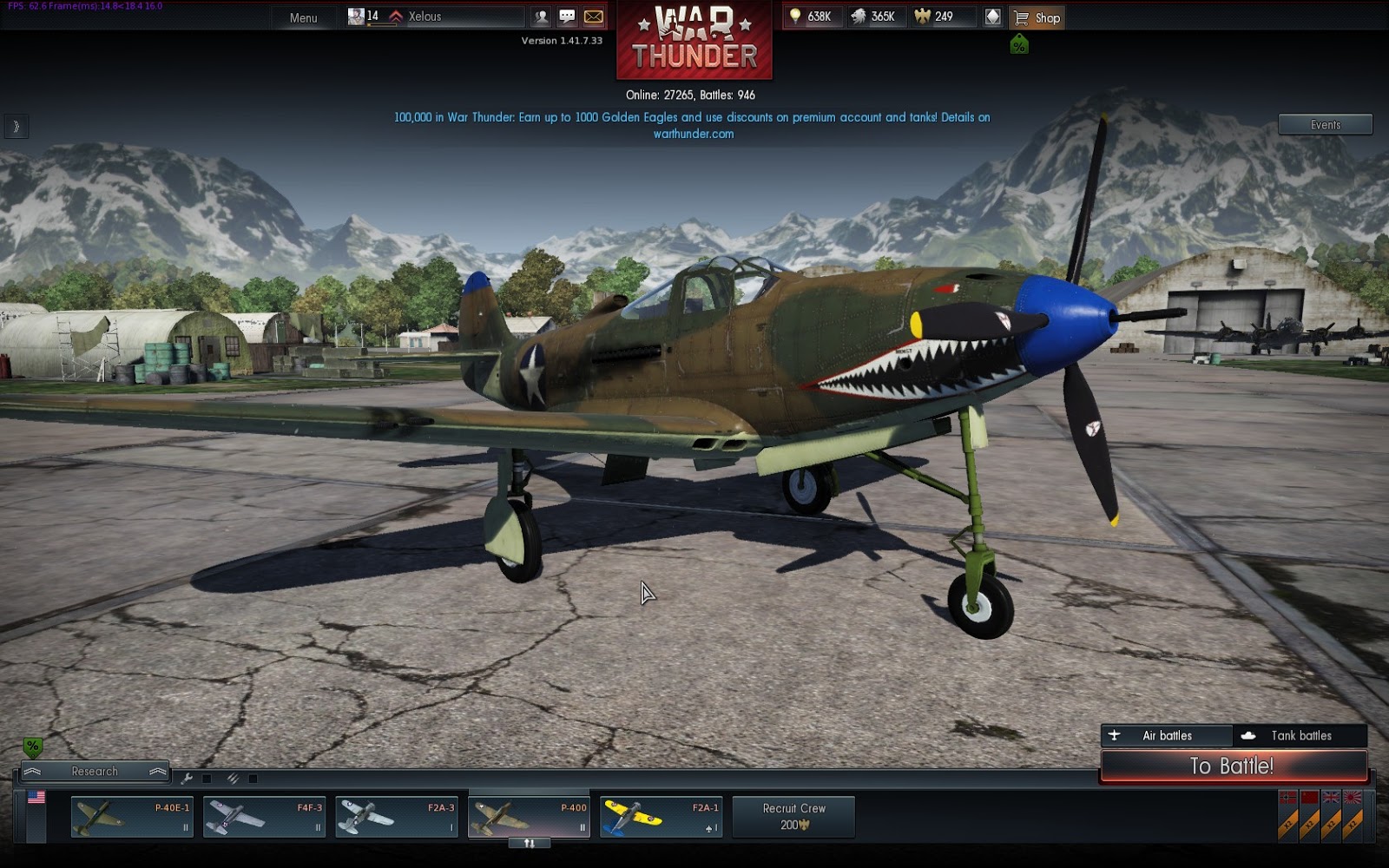Expand the left side panel arrow
The height and width of the screenshot is (868, 1389).
(x=16, y=127)
